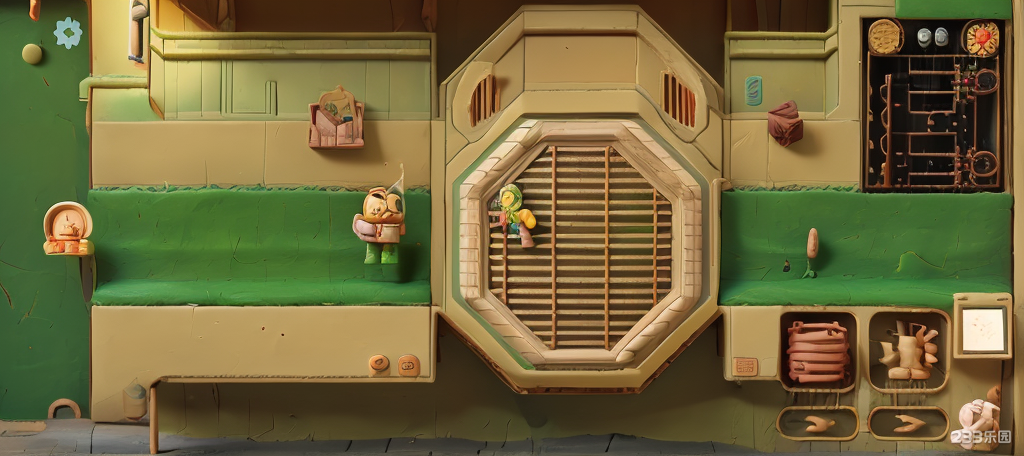Viewport: 1024px width, 456px height.
Task: Select the slot holding the pale clay pieces
Action: pyautogui.click(x=908, y=351)
